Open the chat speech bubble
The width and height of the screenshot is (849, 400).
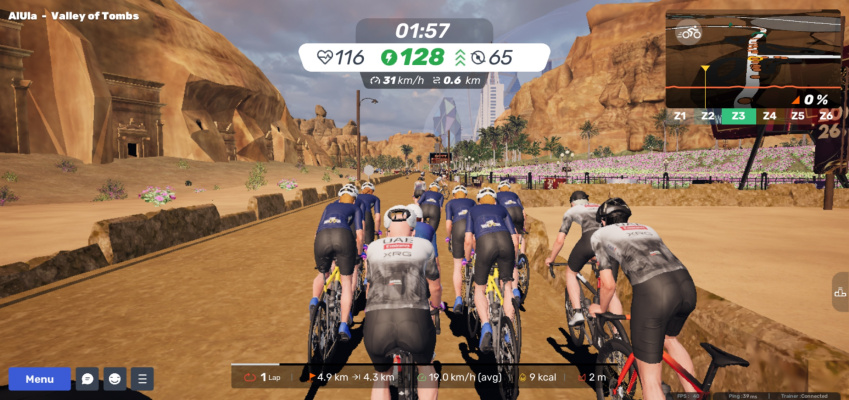87,379
